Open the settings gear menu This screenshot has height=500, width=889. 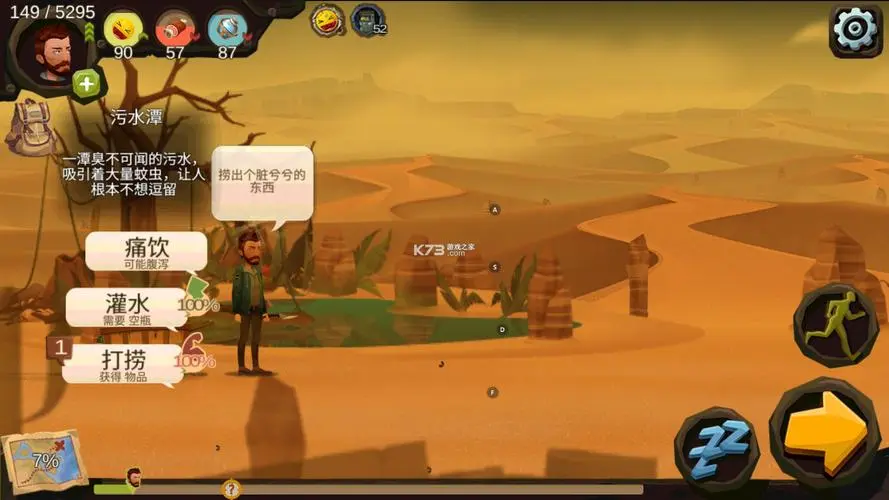tap(855, 30)
